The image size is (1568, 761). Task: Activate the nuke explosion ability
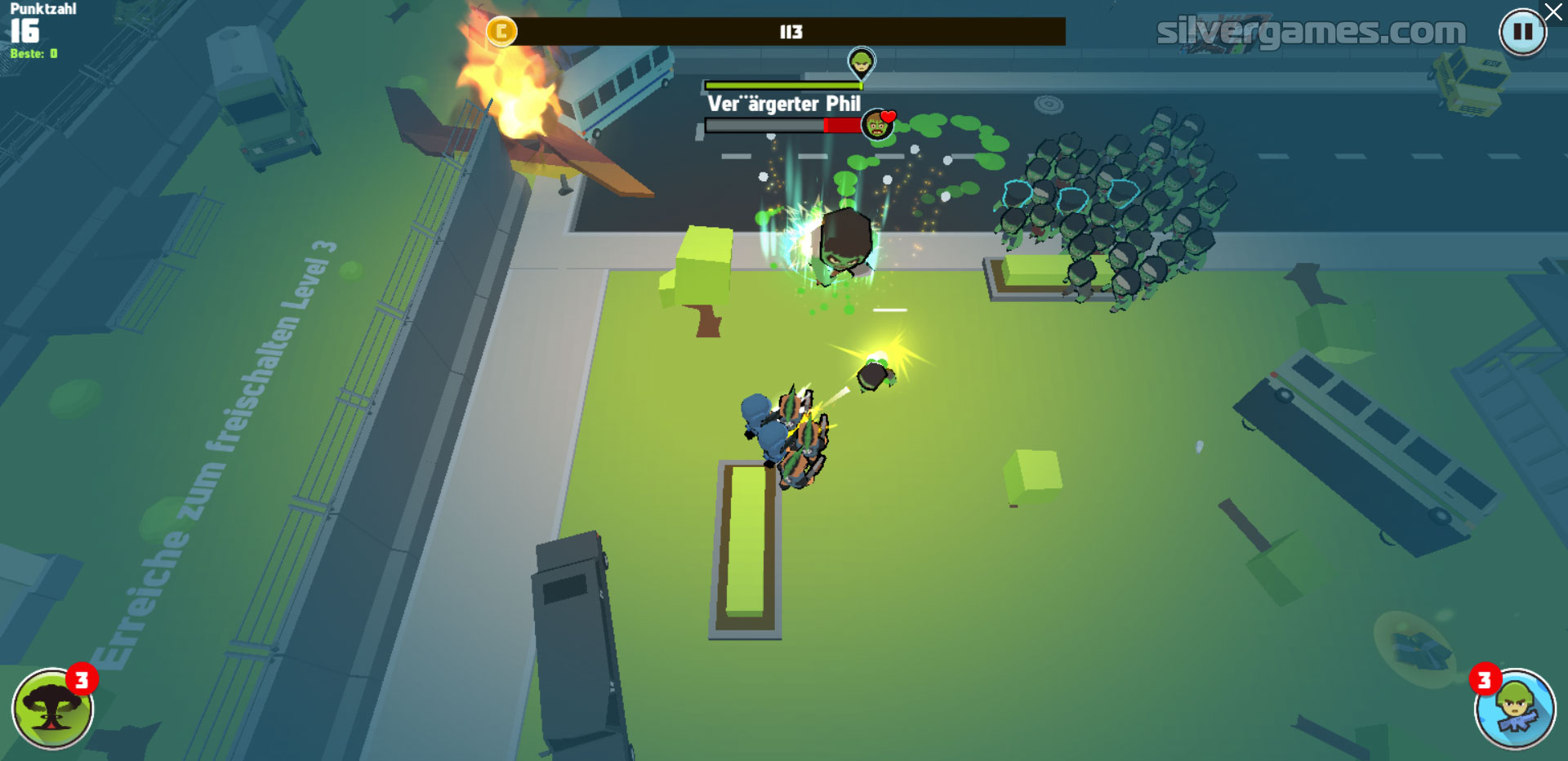tap(52, 709)
